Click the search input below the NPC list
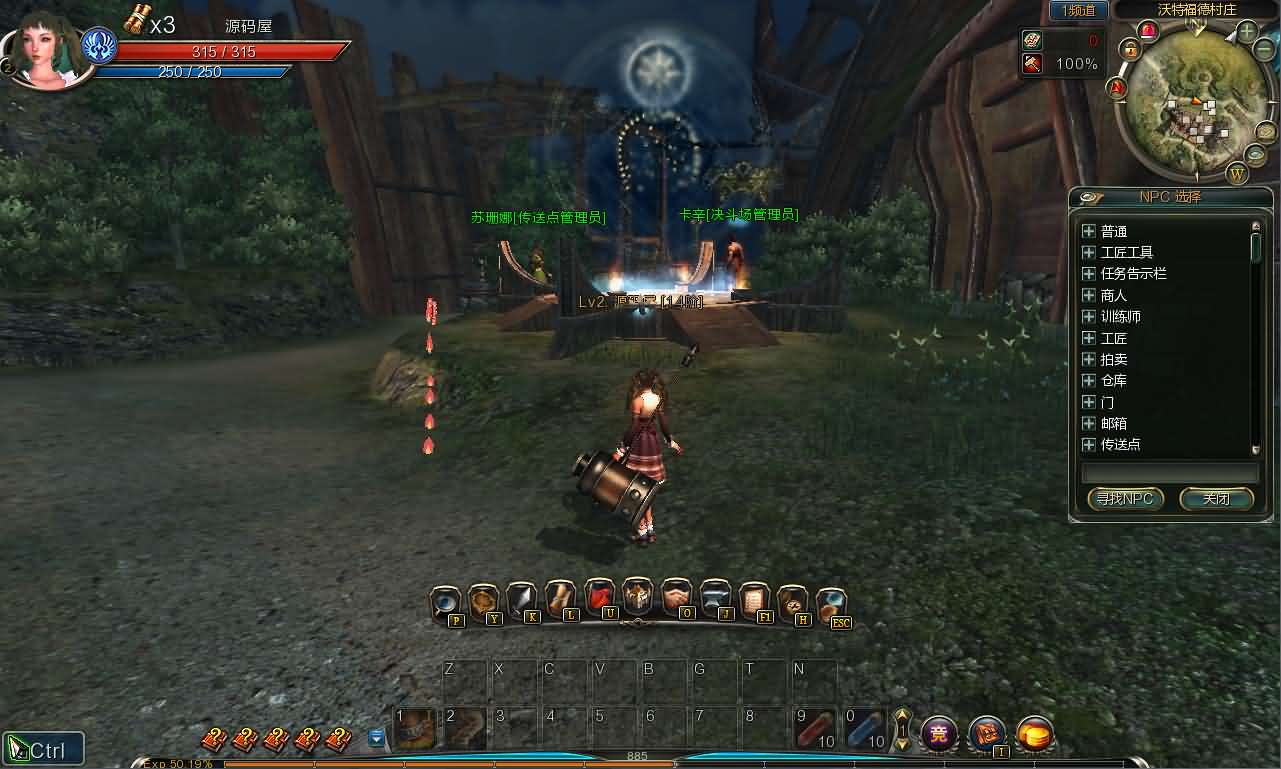The image size is (1281, 769). (1167, 471)
